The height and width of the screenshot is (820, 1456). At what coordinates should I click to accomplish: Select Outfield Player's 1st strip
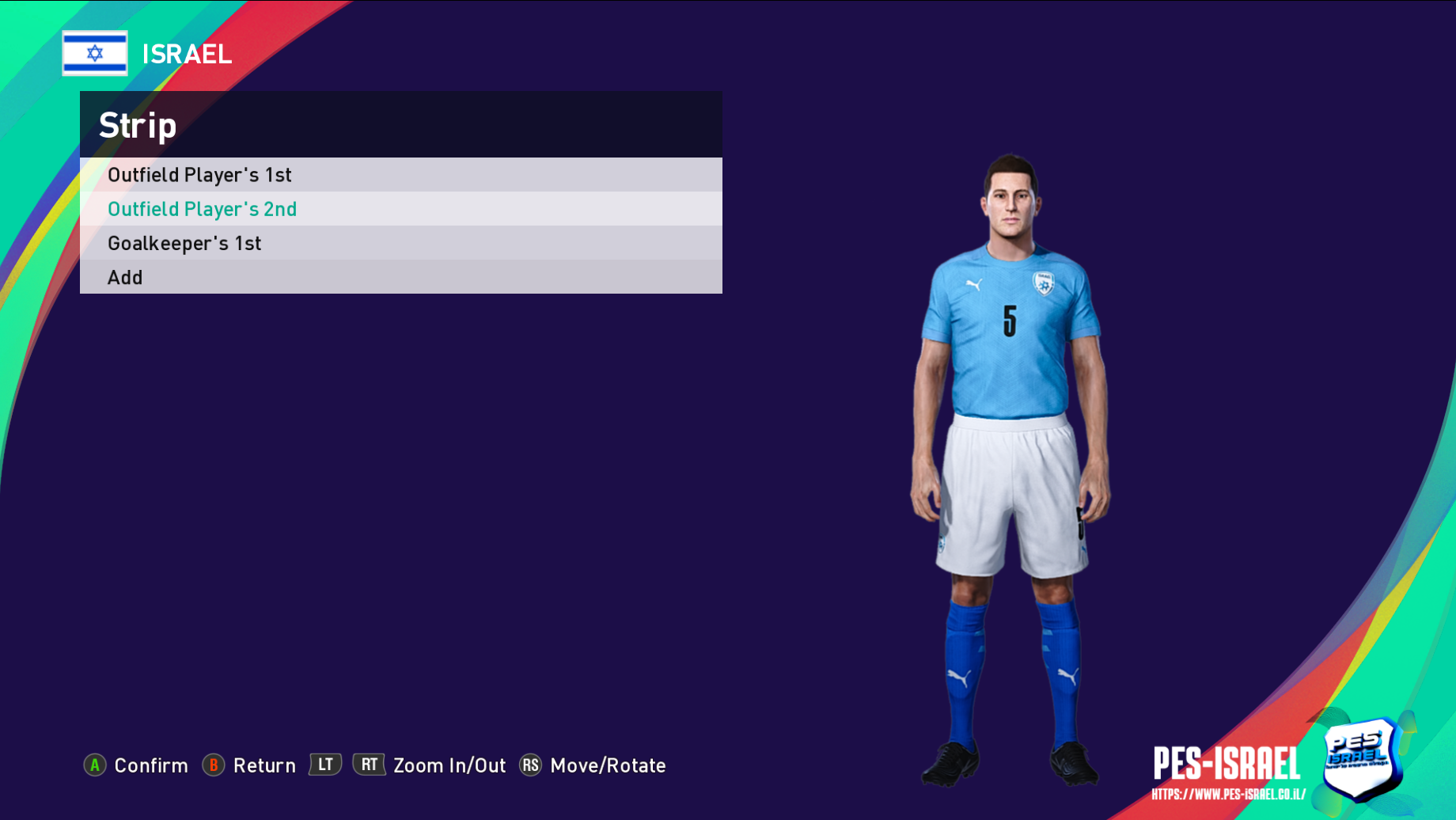(x=199, y=175)
